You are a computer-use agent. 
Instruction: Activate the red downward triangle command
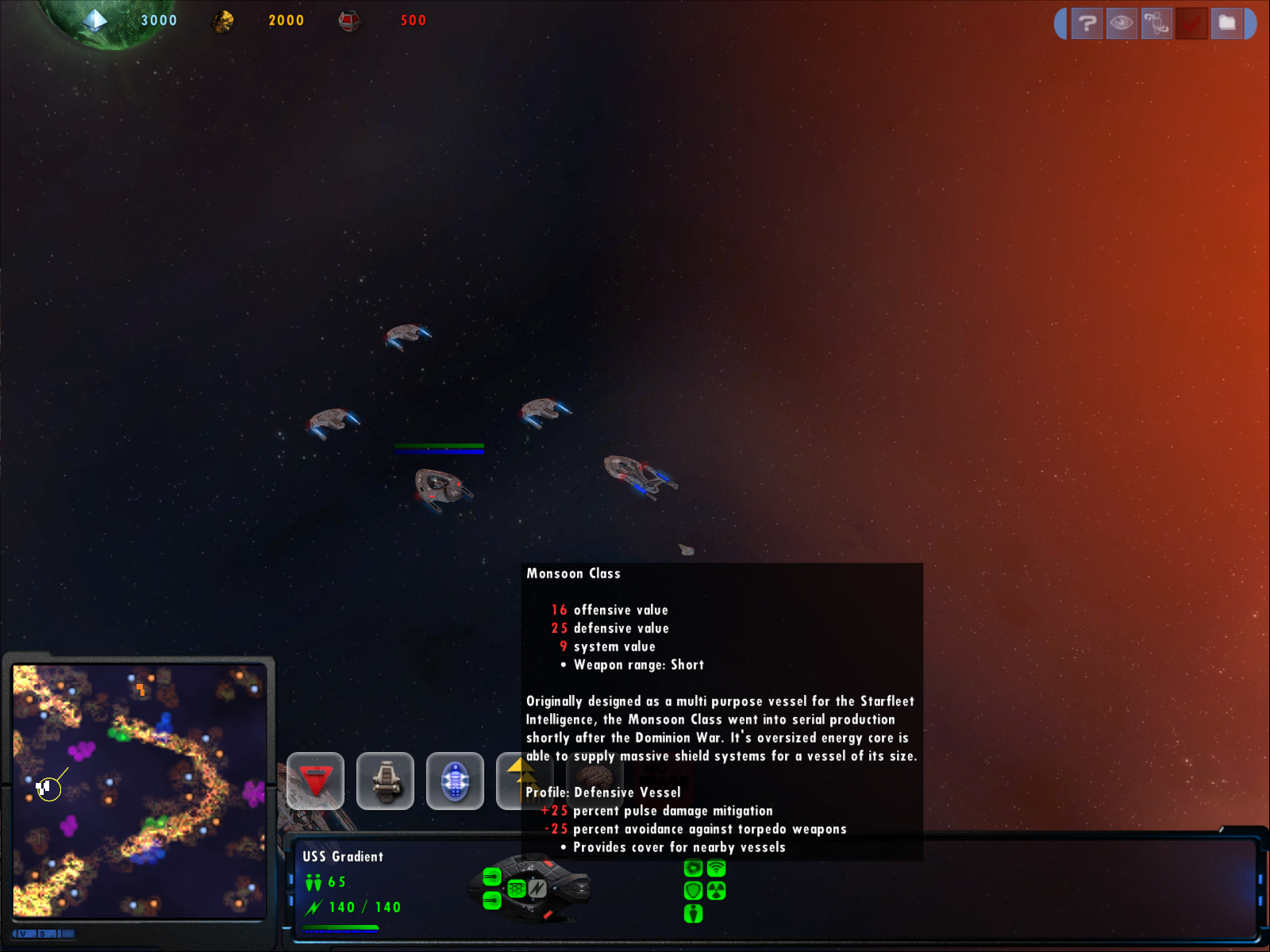coord(316,781)
